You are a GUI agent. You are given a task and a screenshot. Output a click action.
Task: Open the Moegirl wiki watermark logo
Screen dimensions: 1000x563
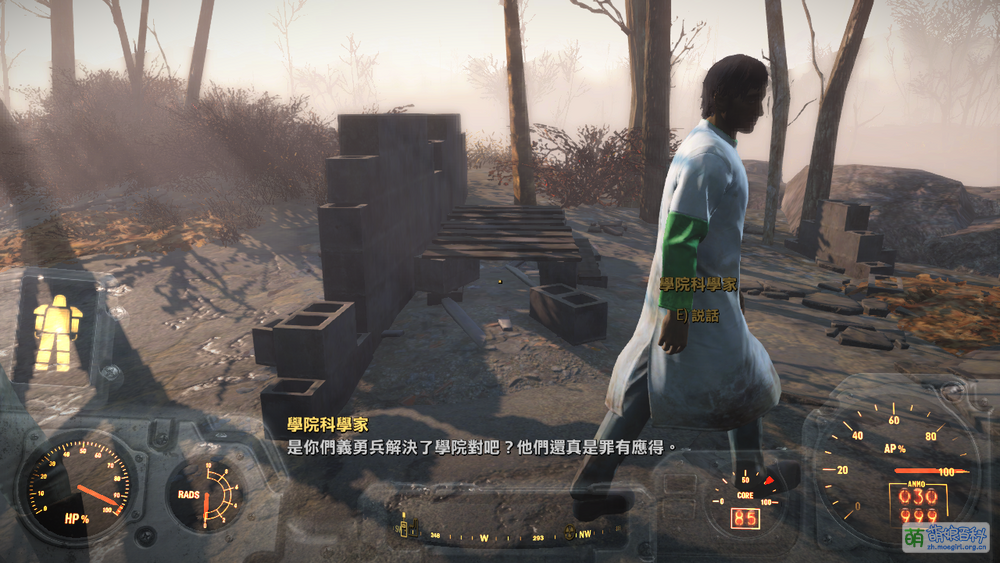click(x=945, y=537)
